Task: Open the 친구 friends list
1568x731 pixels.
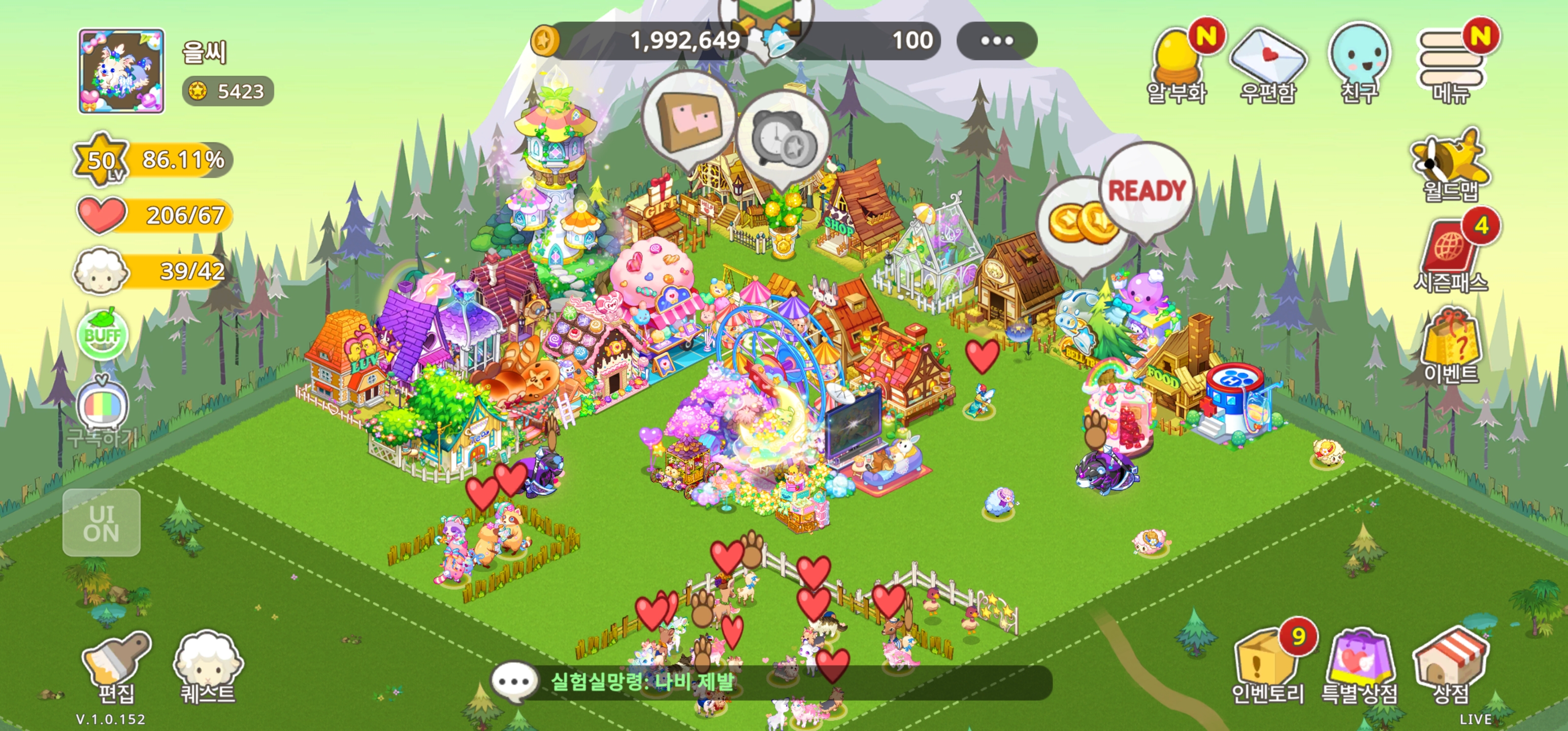Action: pyautogui.click(x=1359, y=65)
